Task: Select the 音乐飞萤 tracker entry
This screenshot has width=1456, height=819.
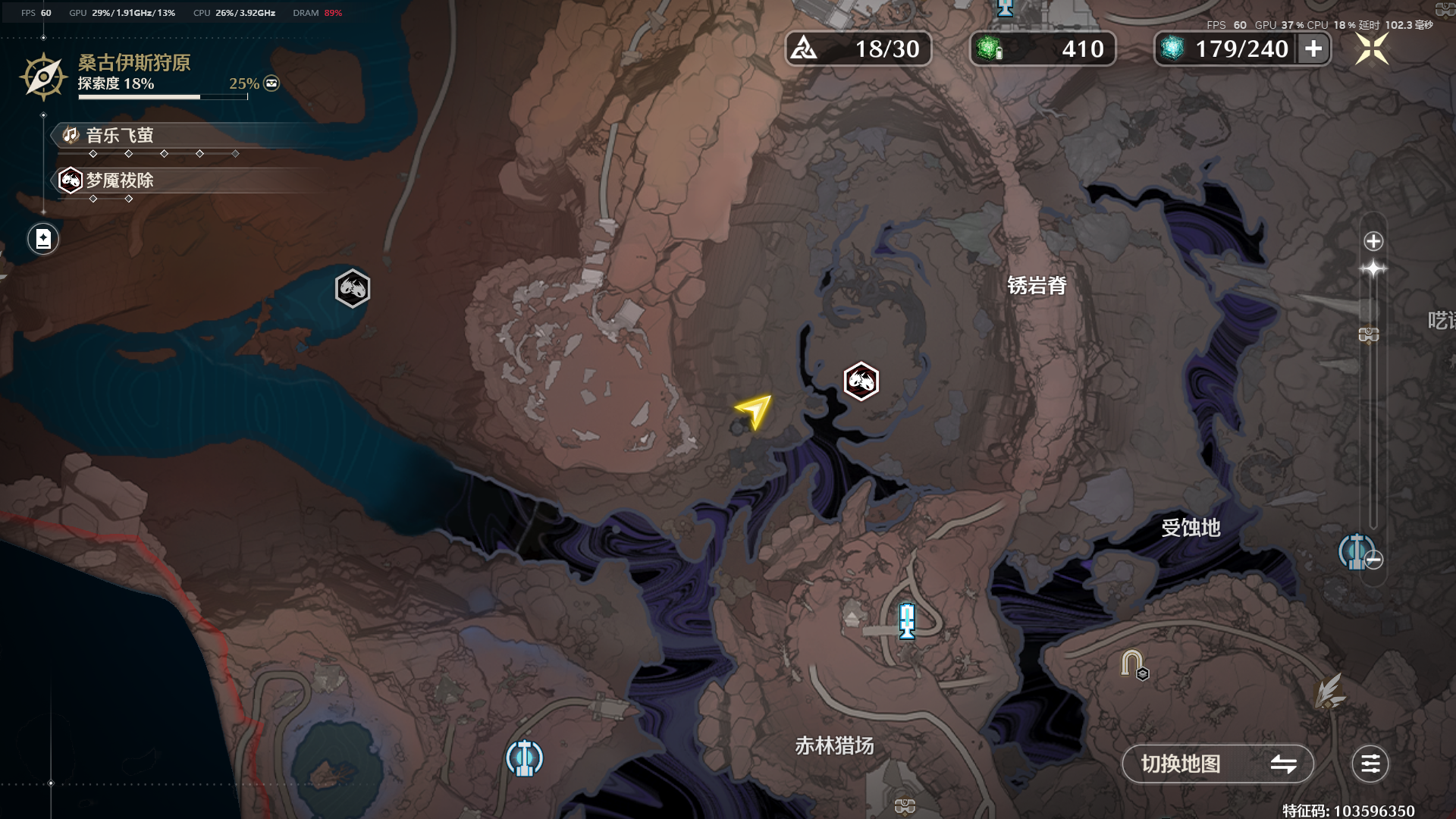Action: [x=120, y=136]
